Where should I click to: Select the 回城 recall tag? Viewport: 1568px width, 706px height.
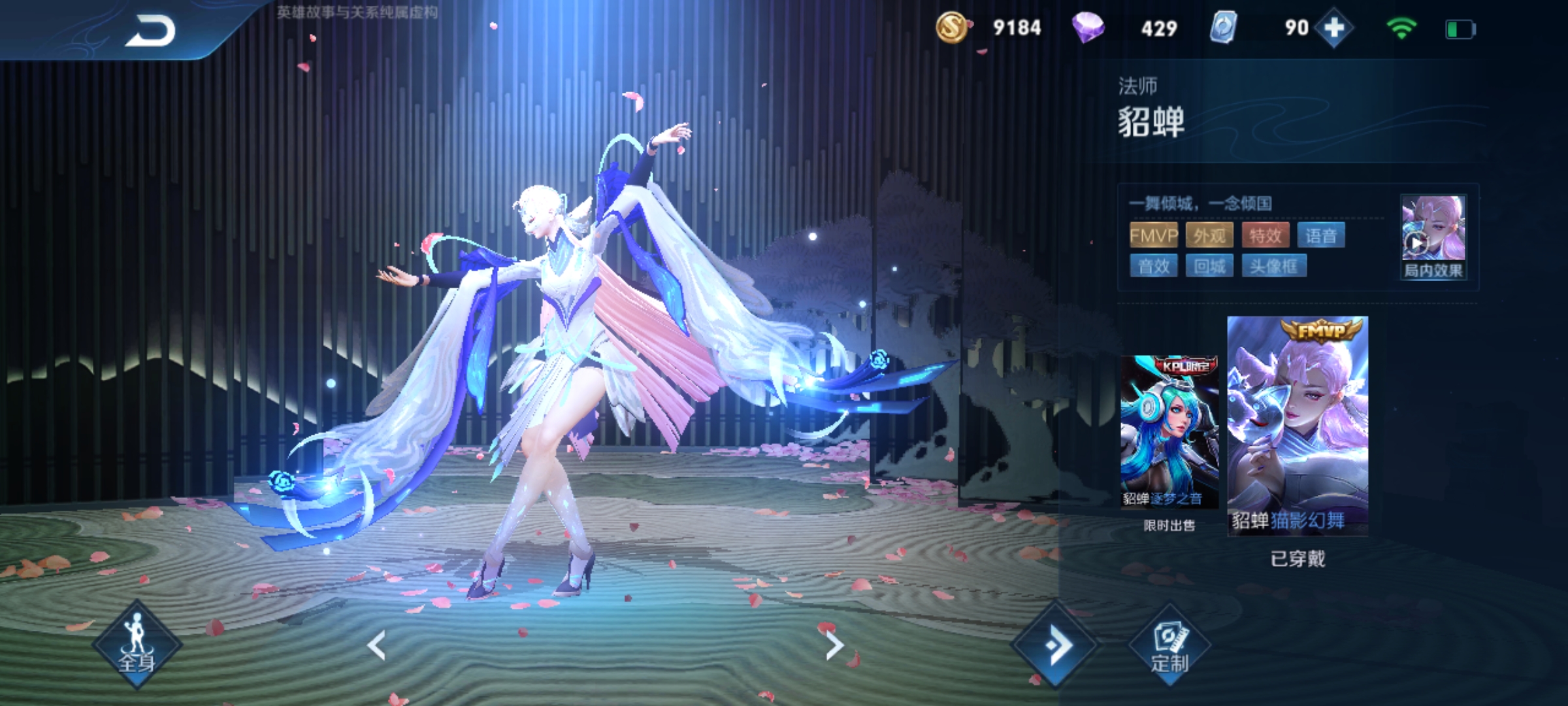(1209, 266)
